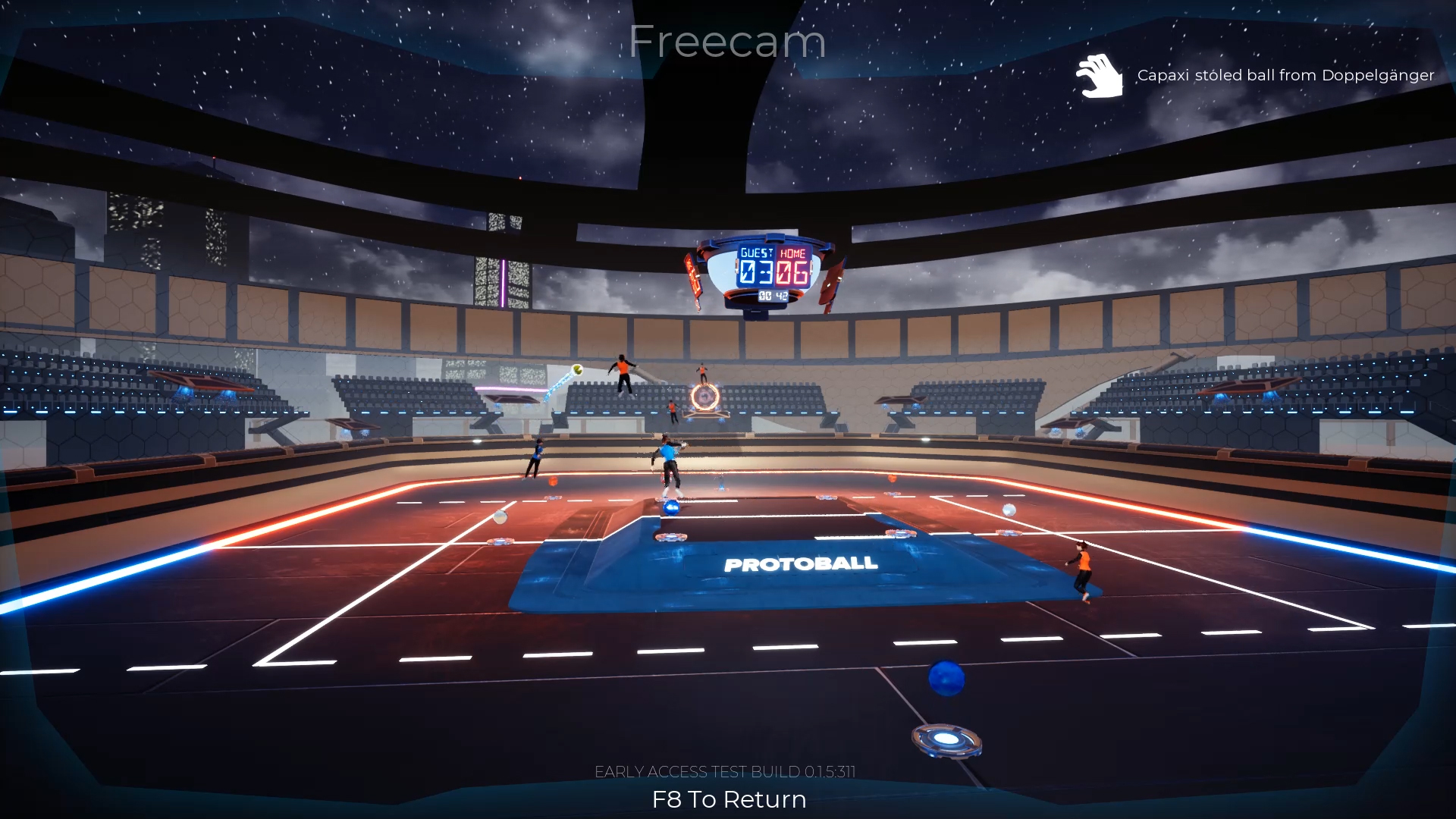Click the white ball near midfield
Viewport: 1456px width, 819px height.
[x=499, y=517]
